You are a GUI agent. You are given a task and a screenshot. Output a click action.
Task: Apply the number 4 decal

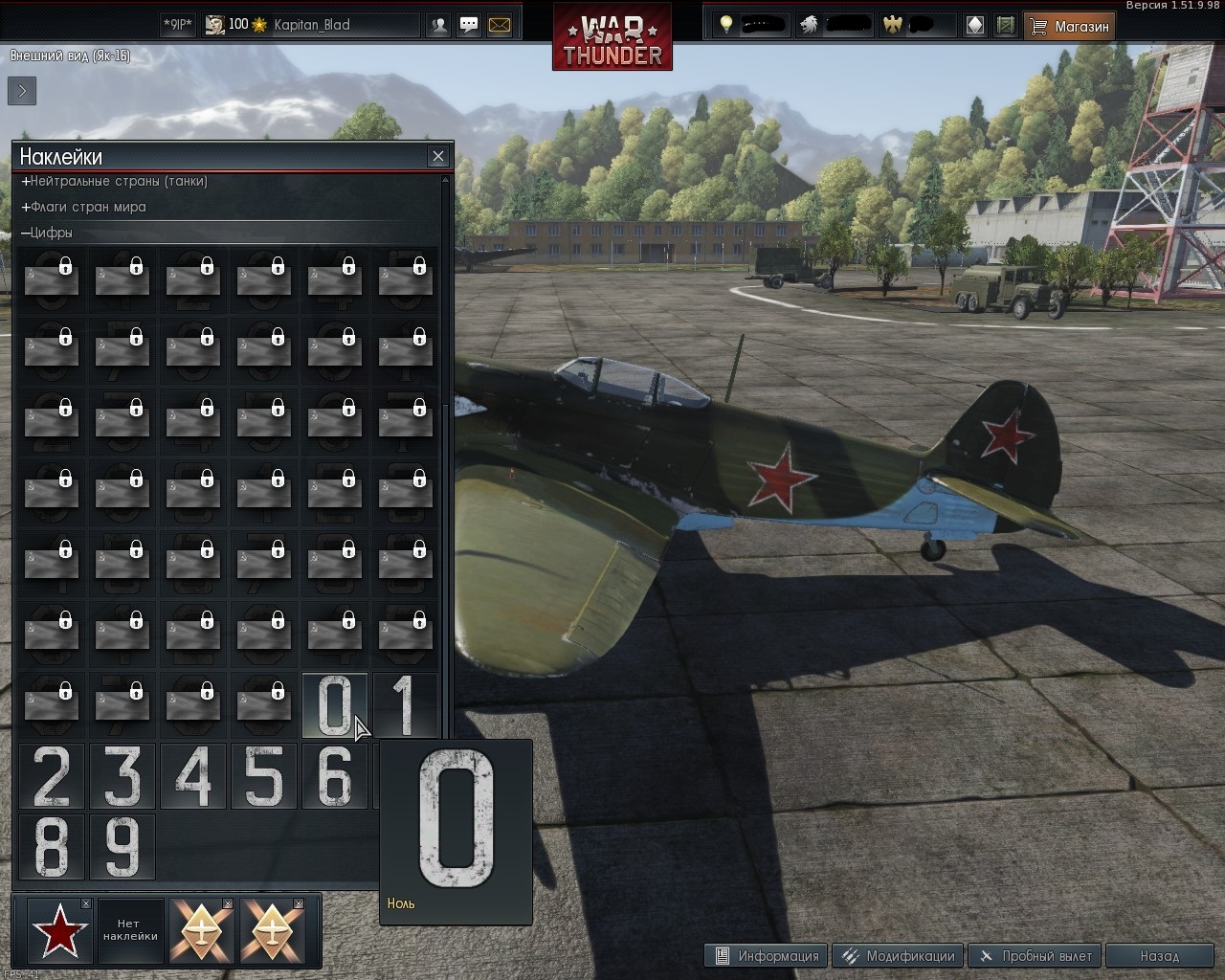[x=193, y=776]
